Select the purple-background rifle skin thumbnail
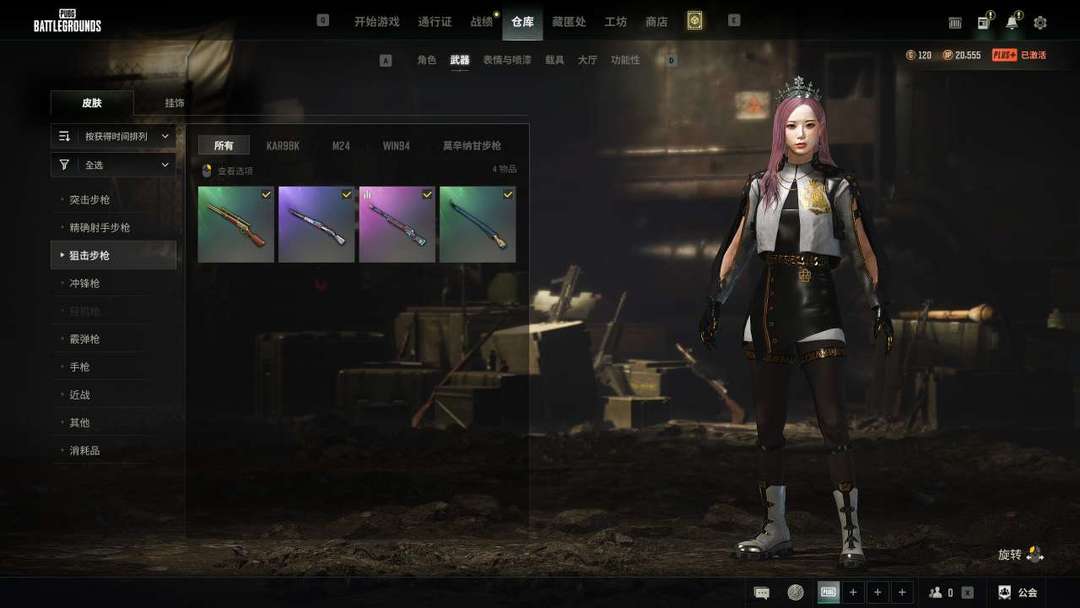 tap(316, 224)
